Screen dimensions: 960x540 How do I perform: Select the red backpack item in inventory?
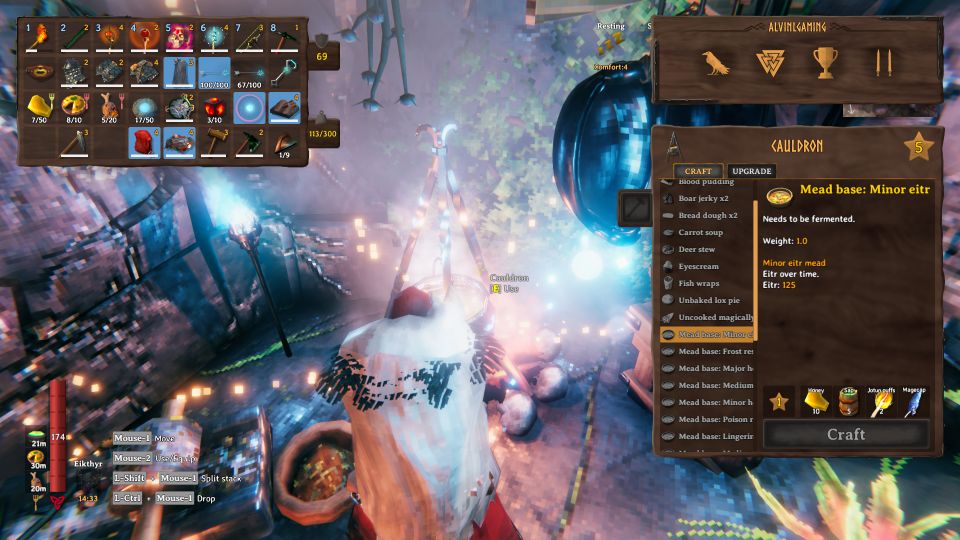(x=144, y=141)
